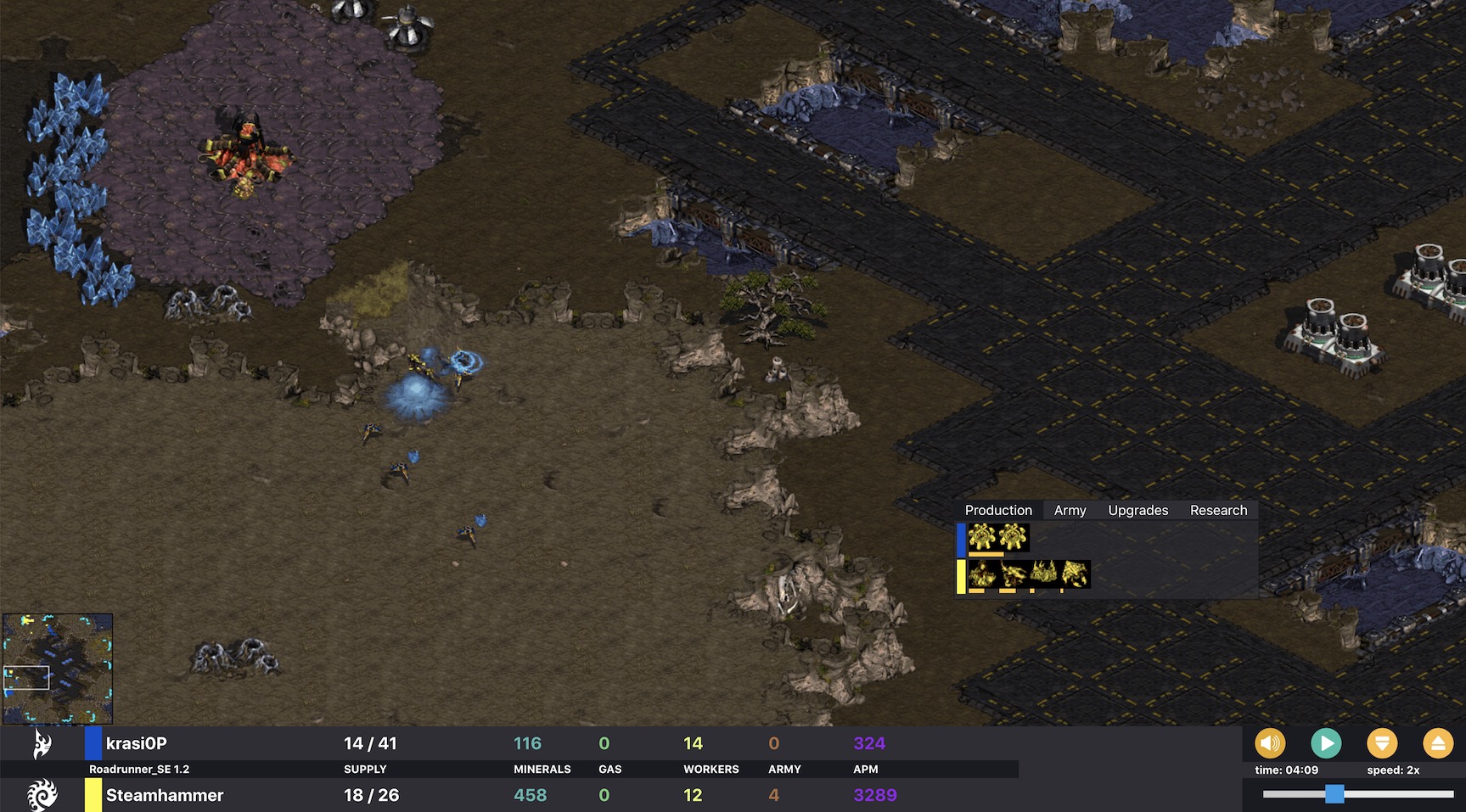Resume the replay with the green play button
This screenshot has width=1466, height=812.
[1325, 744]
